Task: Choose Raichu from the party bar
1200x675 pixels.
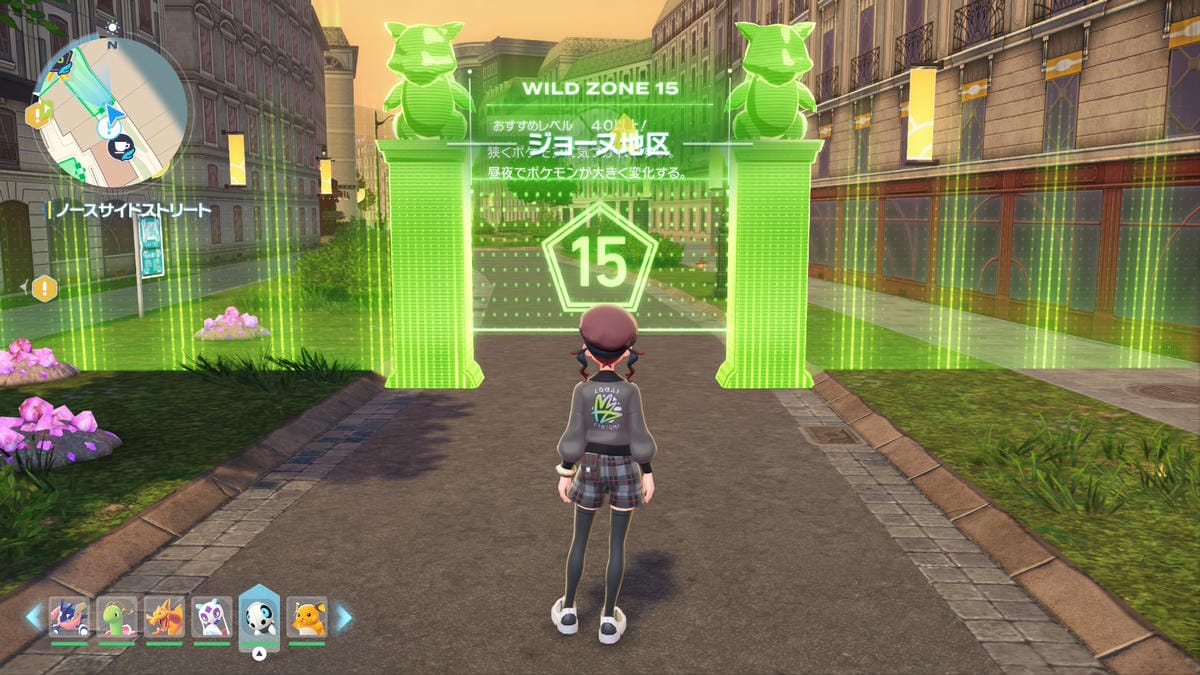Action: 307,617
